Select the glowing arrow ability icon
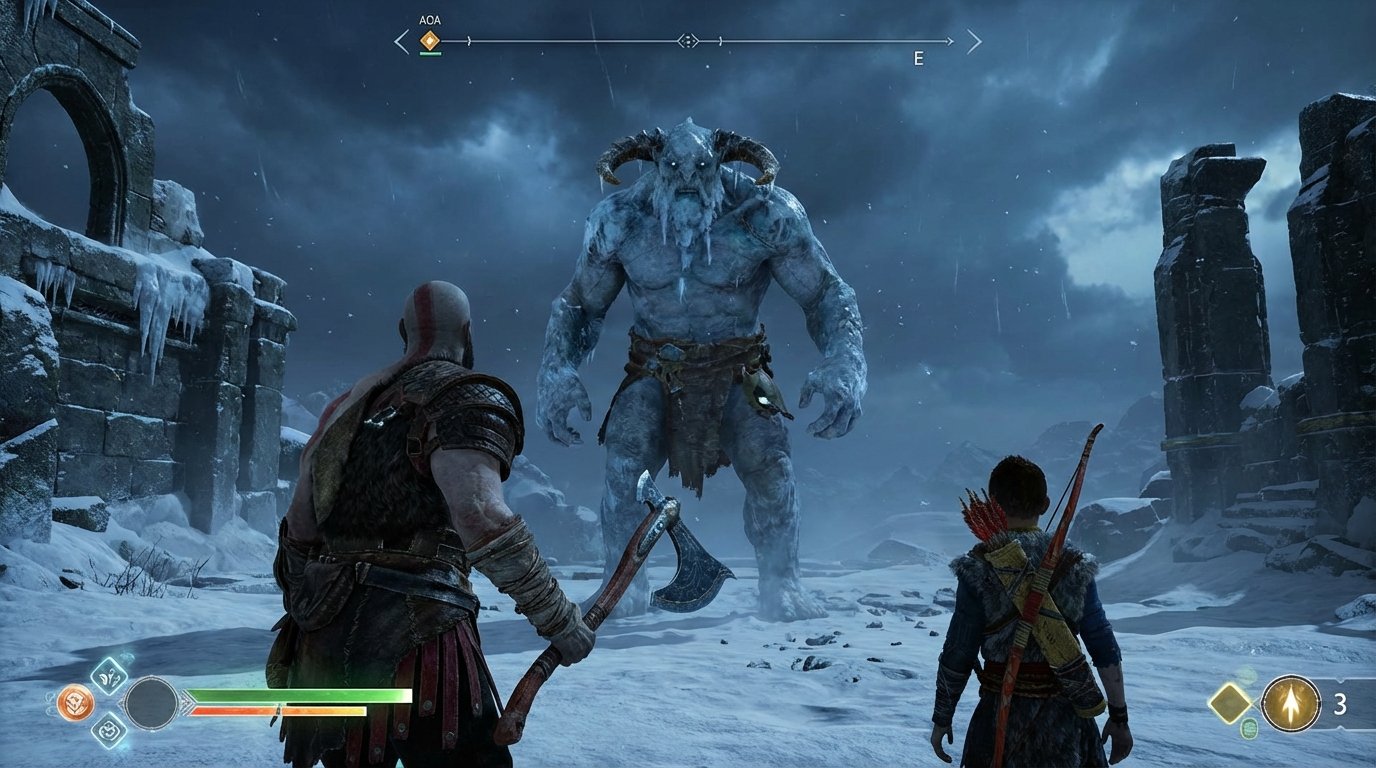The image size is (1376, 768). click(1291, 703)
